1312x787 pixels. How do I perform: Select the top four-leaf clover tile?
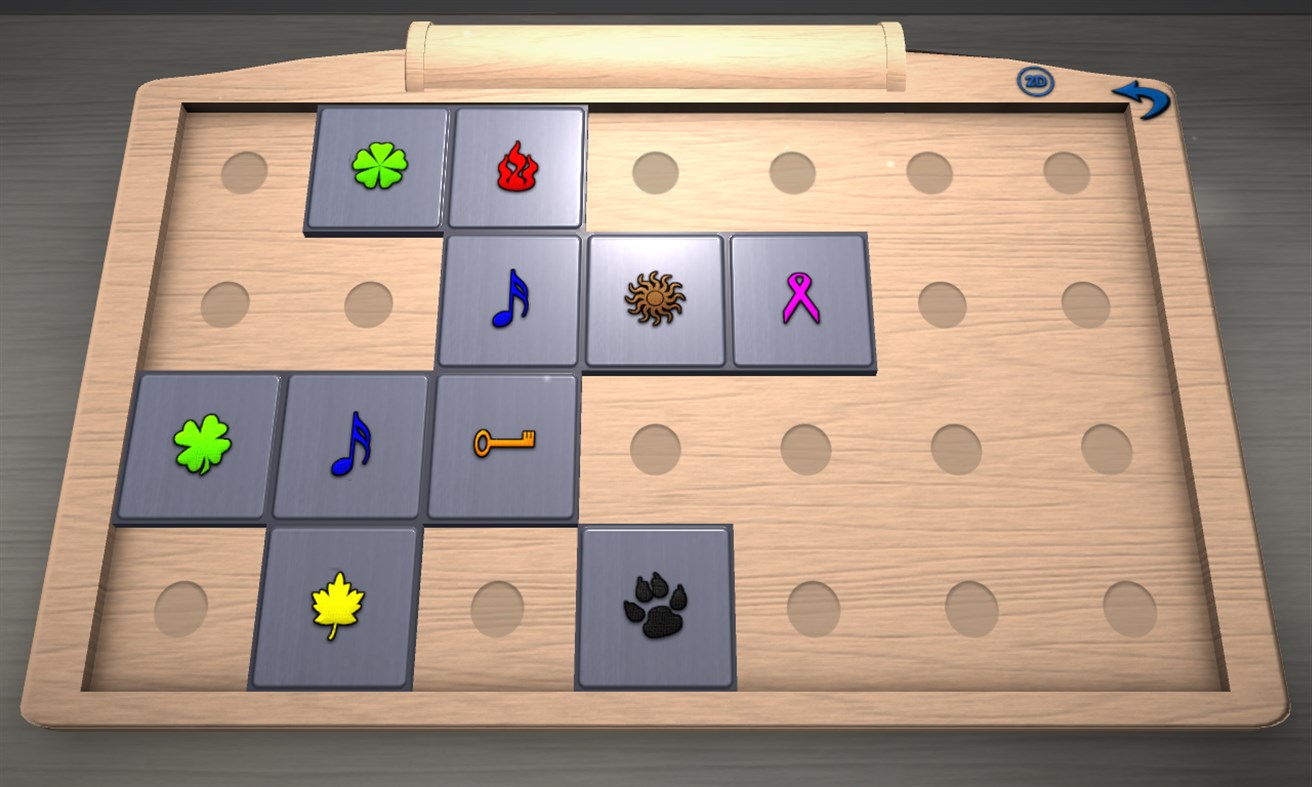tap(380, 165)
